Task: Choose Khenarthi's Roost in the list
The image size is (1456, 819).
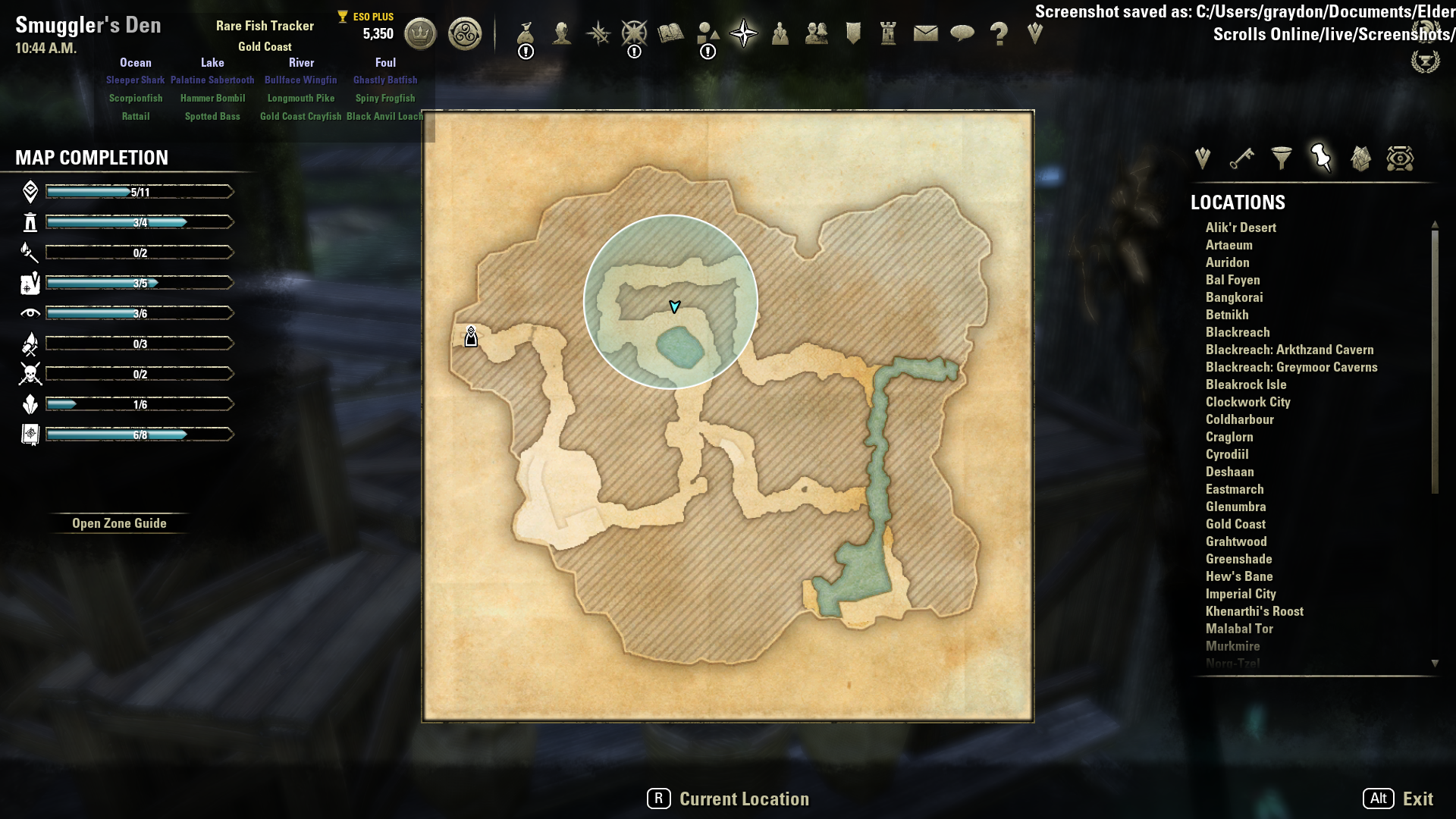Action: [x=1254, y=611]
